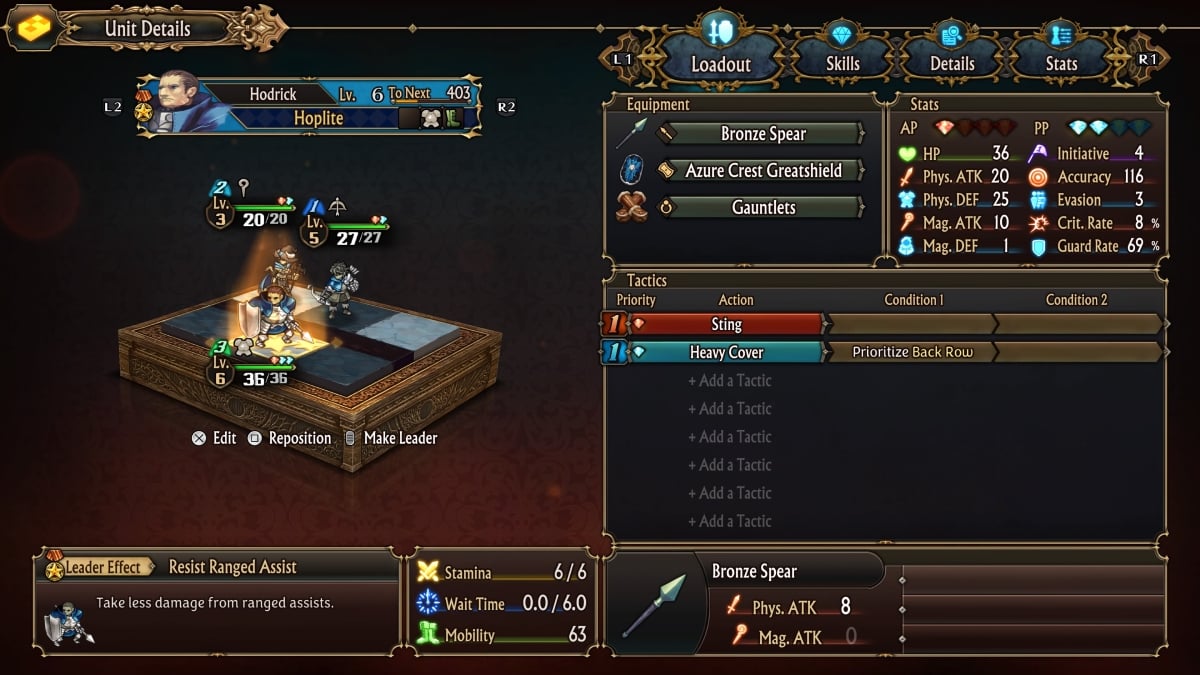Show the Details tab
The width and height of the screenshot is (1200, 675).
coord(951,63)
